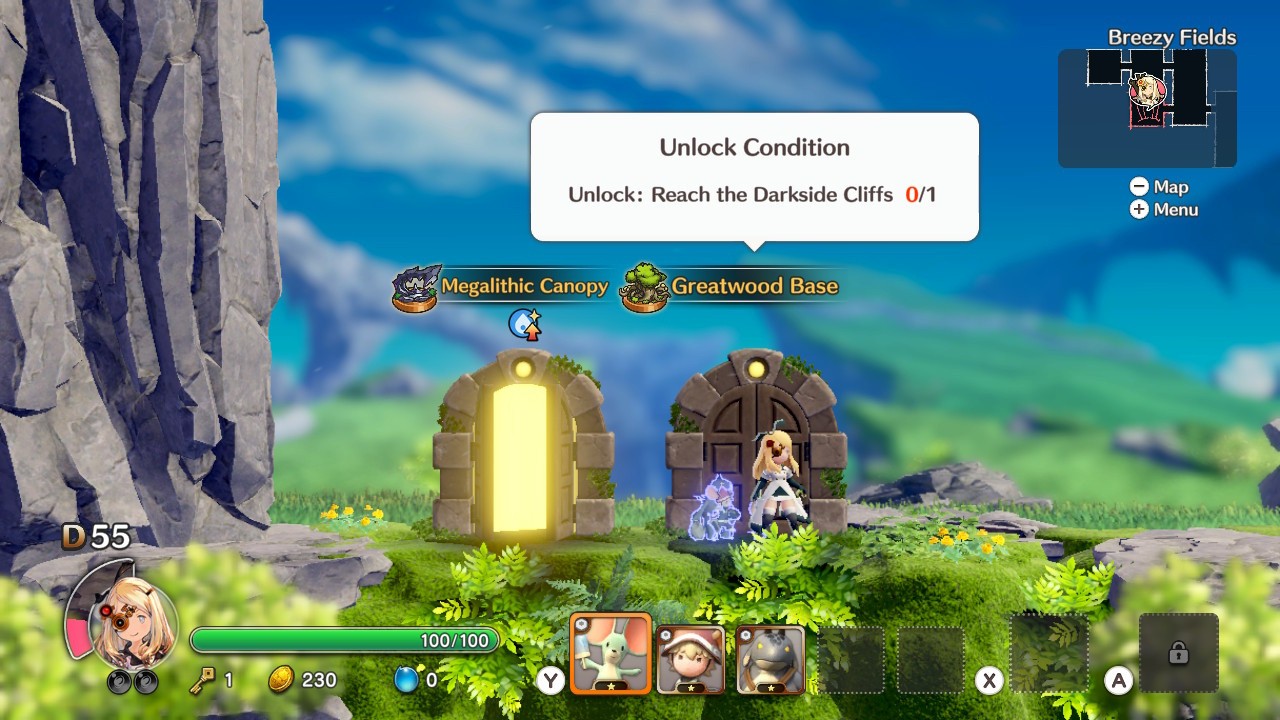Click the blonde heroine portrait

(131, 624)
